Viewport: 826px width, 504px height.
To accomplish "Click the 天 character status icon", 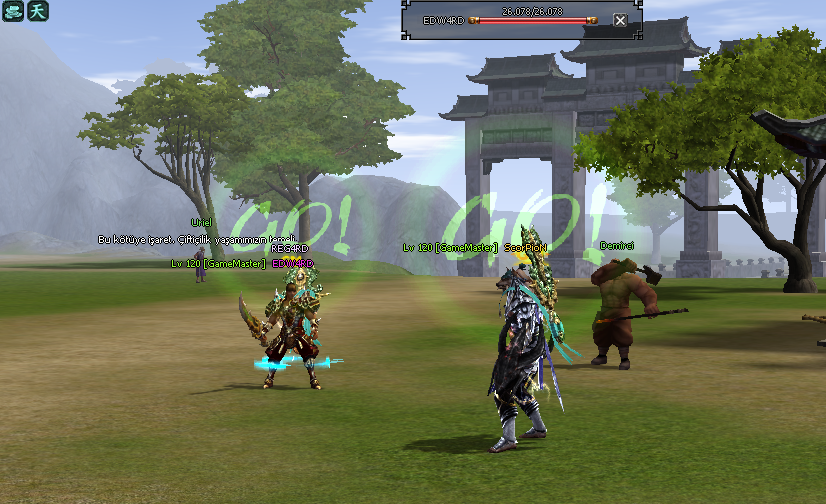I will (37, 11).
